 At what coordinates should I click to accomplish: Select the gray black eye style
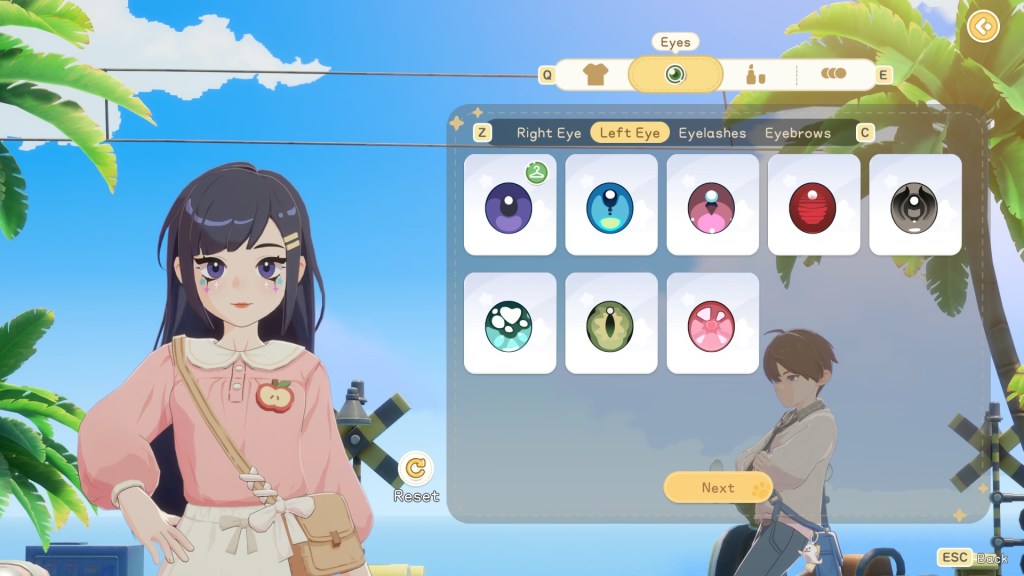click(914, 205)
